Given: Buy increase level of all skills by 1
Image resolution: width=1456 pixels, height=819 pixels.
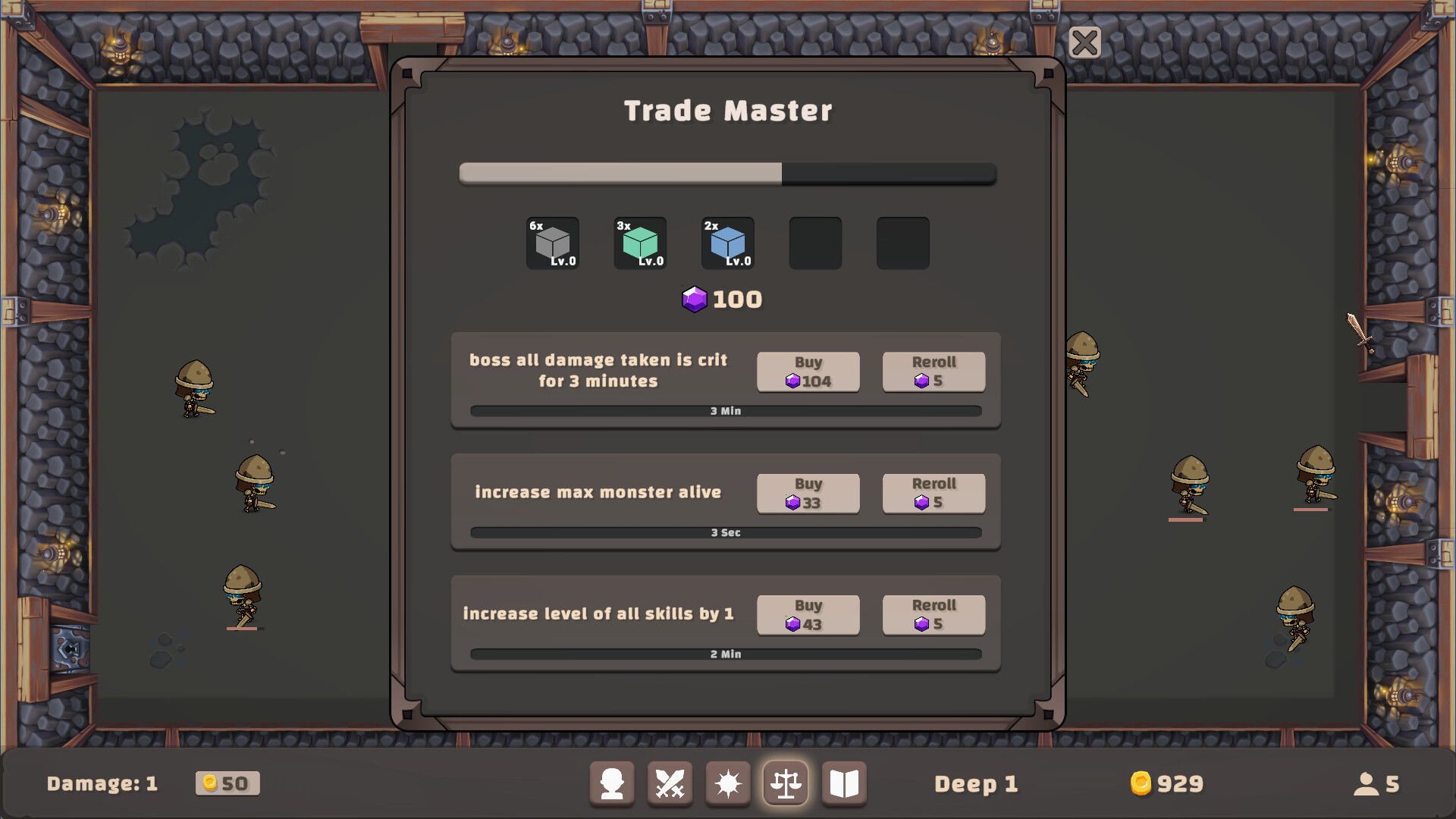Looking at the screenshot, I should (808, 615).
